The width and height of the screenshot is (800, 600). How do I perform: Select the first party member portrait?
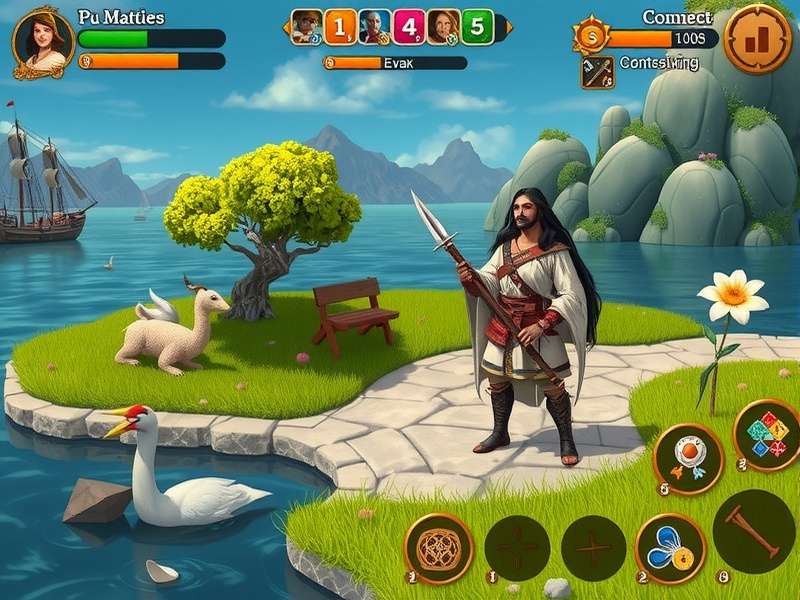pyautogui.click(x=307, y=27)
